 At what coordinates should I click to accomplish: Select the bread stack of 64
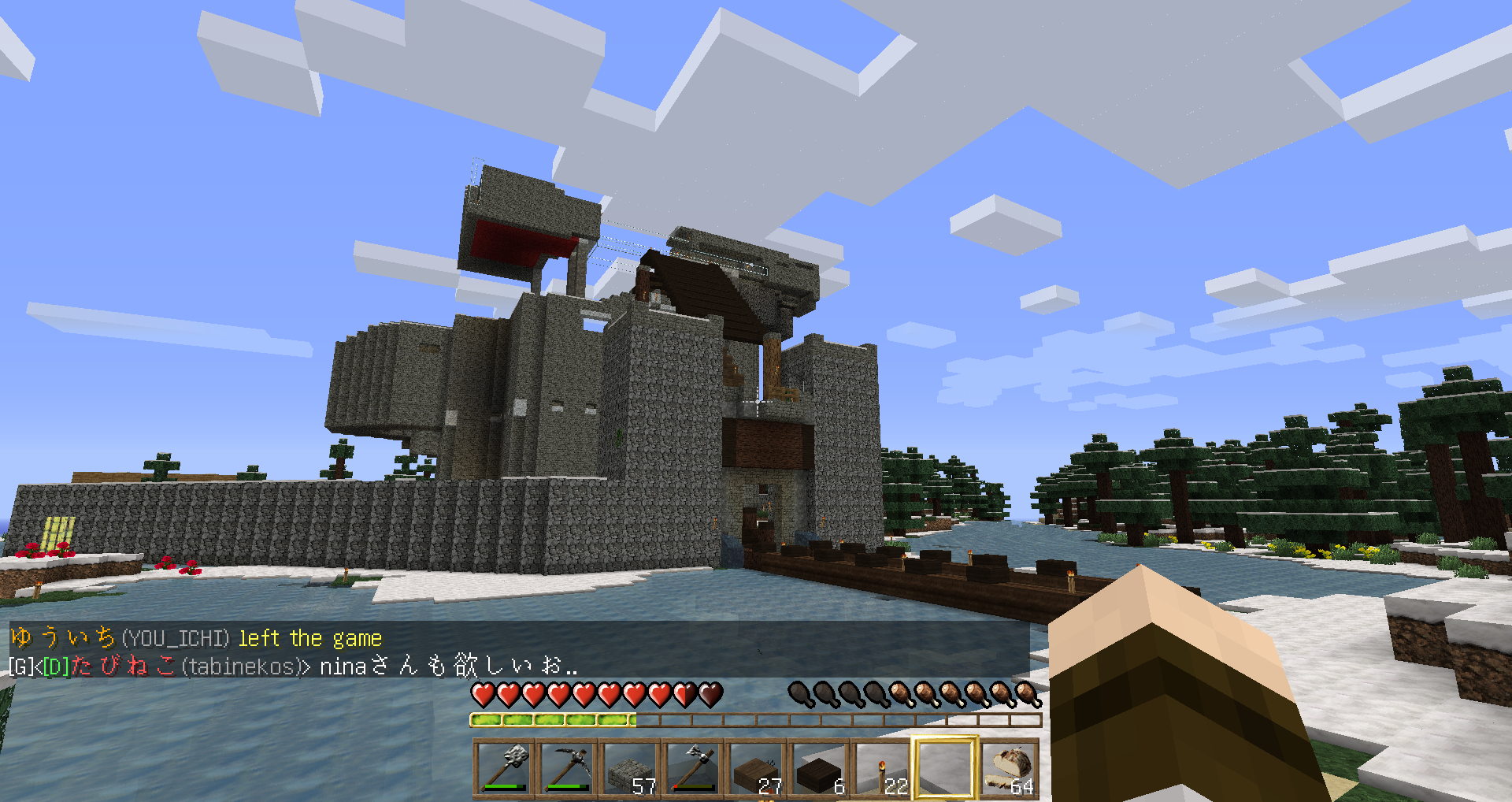tap(1009, 768)
